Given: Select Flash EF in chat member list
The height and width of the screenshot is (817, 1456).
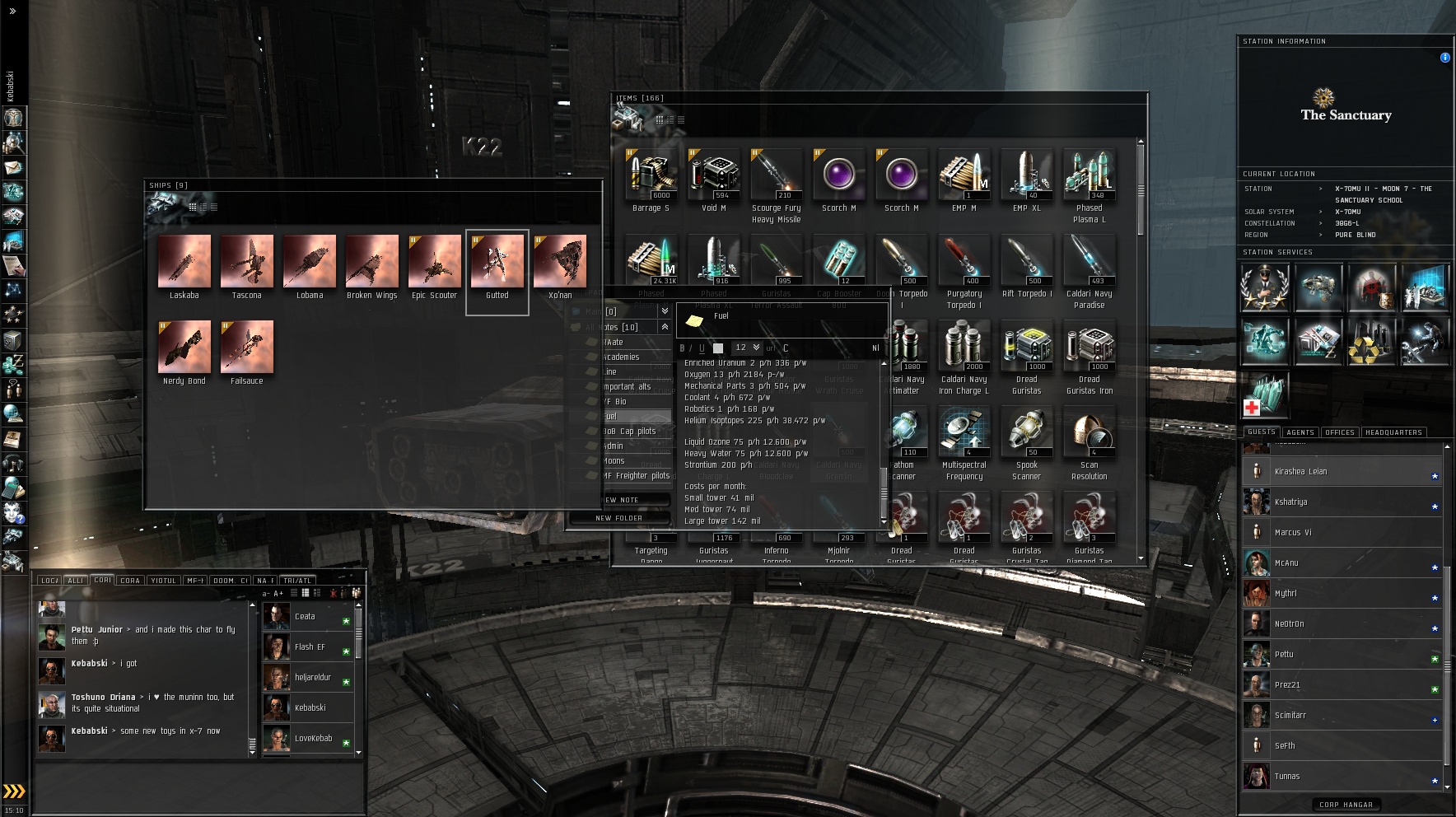Looking at the screenshot, I should [x=310, y=647].
